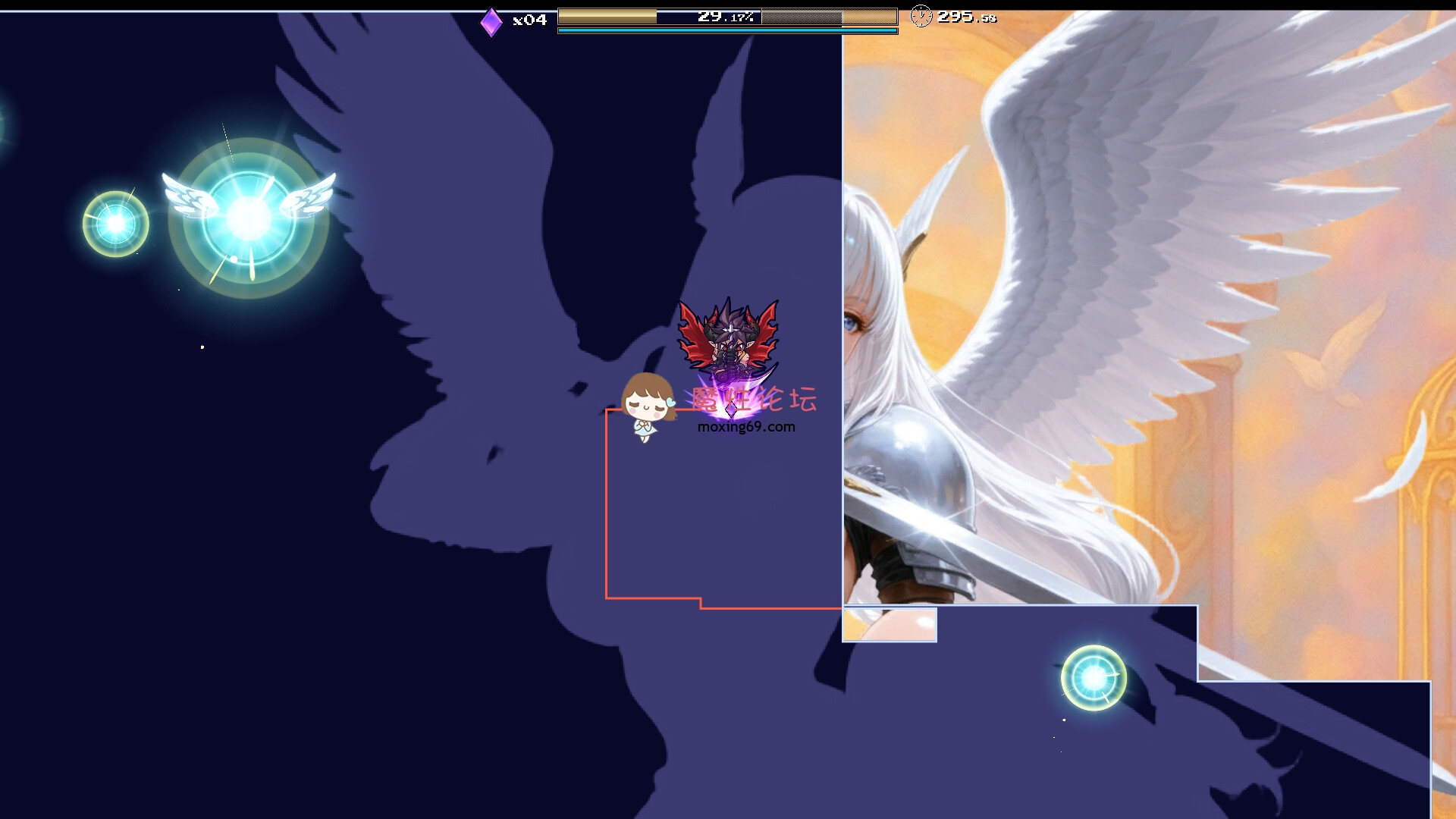Expand the revealed angel artwork panel
The image size is (1456, 819).
[1137, 303]
